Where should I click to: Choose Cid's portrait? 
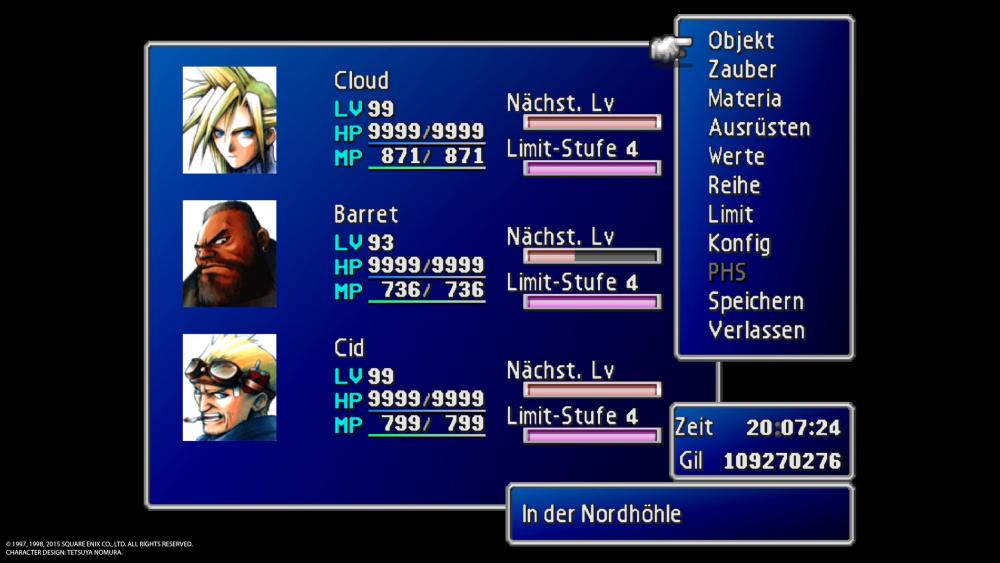click(229, 388)
